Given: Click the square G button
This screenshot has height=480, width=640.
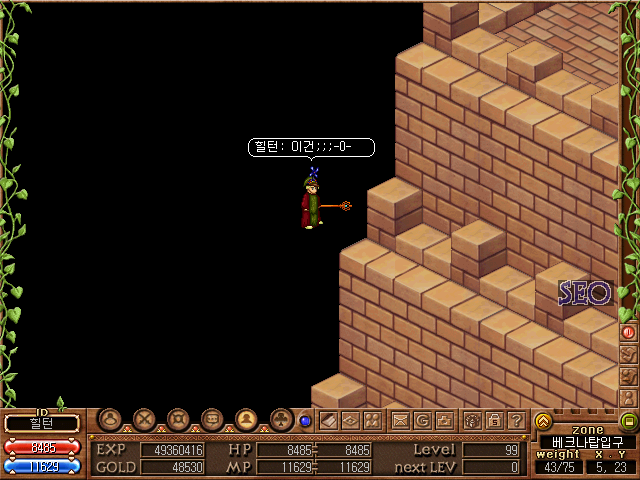Looking at the screenshot, I should coord(422,421).
